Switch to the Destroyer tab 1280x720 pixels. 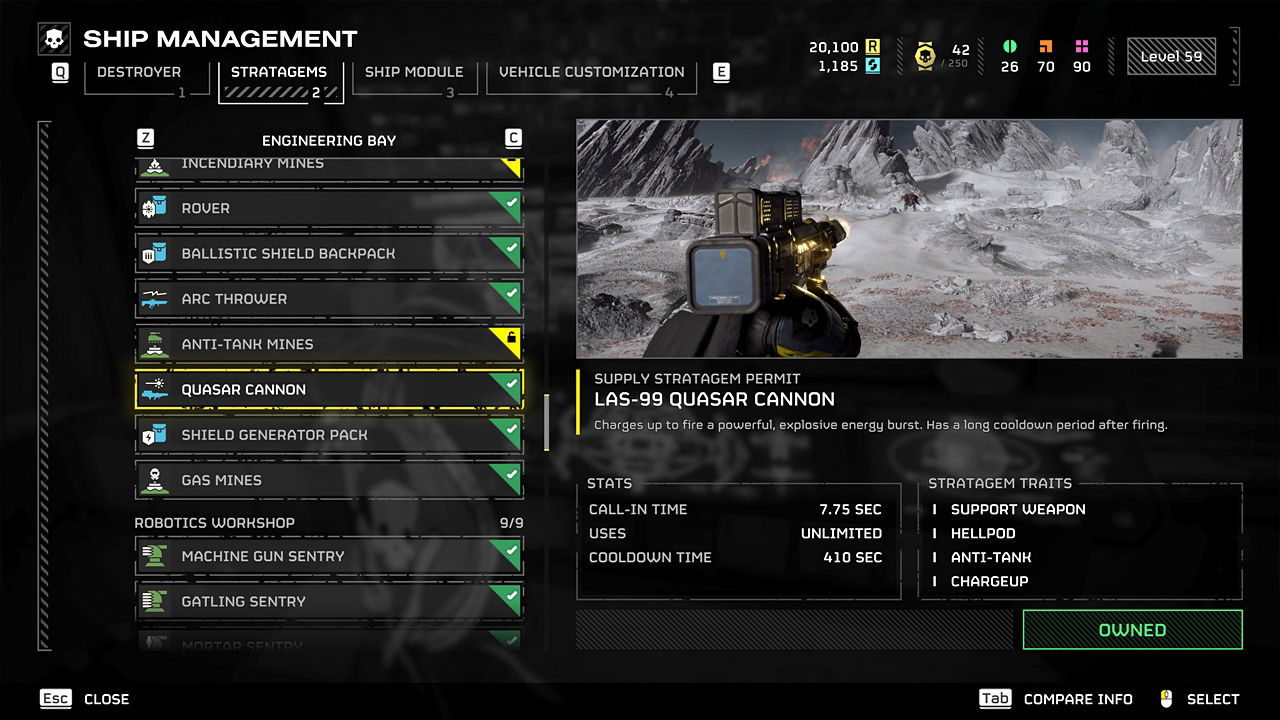click(139, 73)
